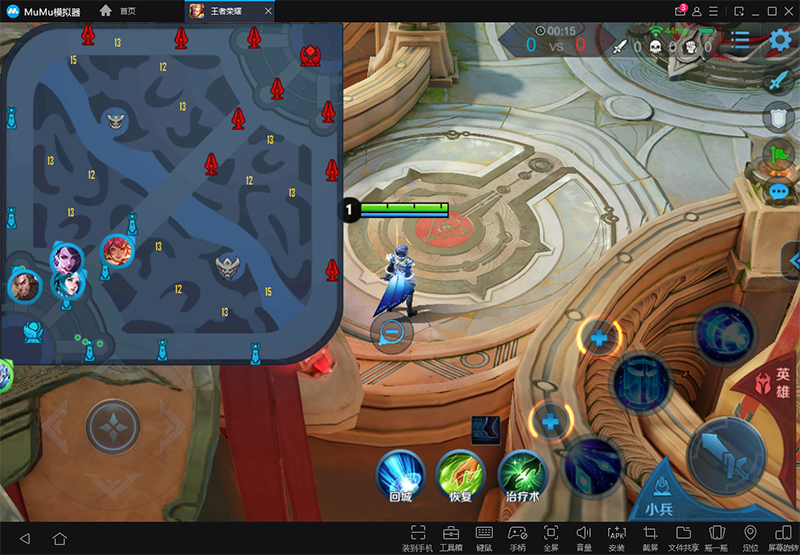
Task: Send the attack signal with the sword icon
Action: 779,82
